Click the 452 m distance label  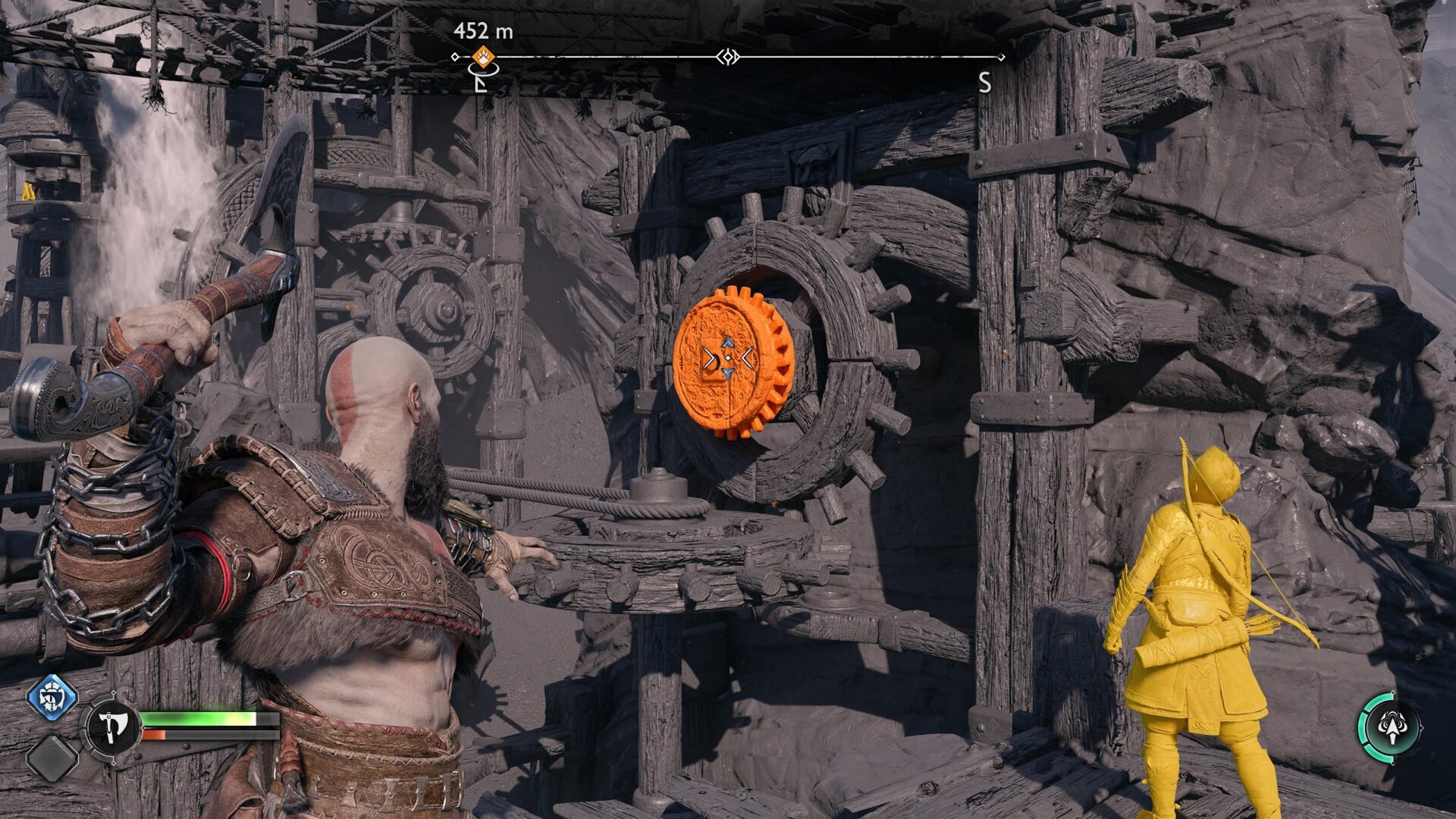[x=483, y=30]
